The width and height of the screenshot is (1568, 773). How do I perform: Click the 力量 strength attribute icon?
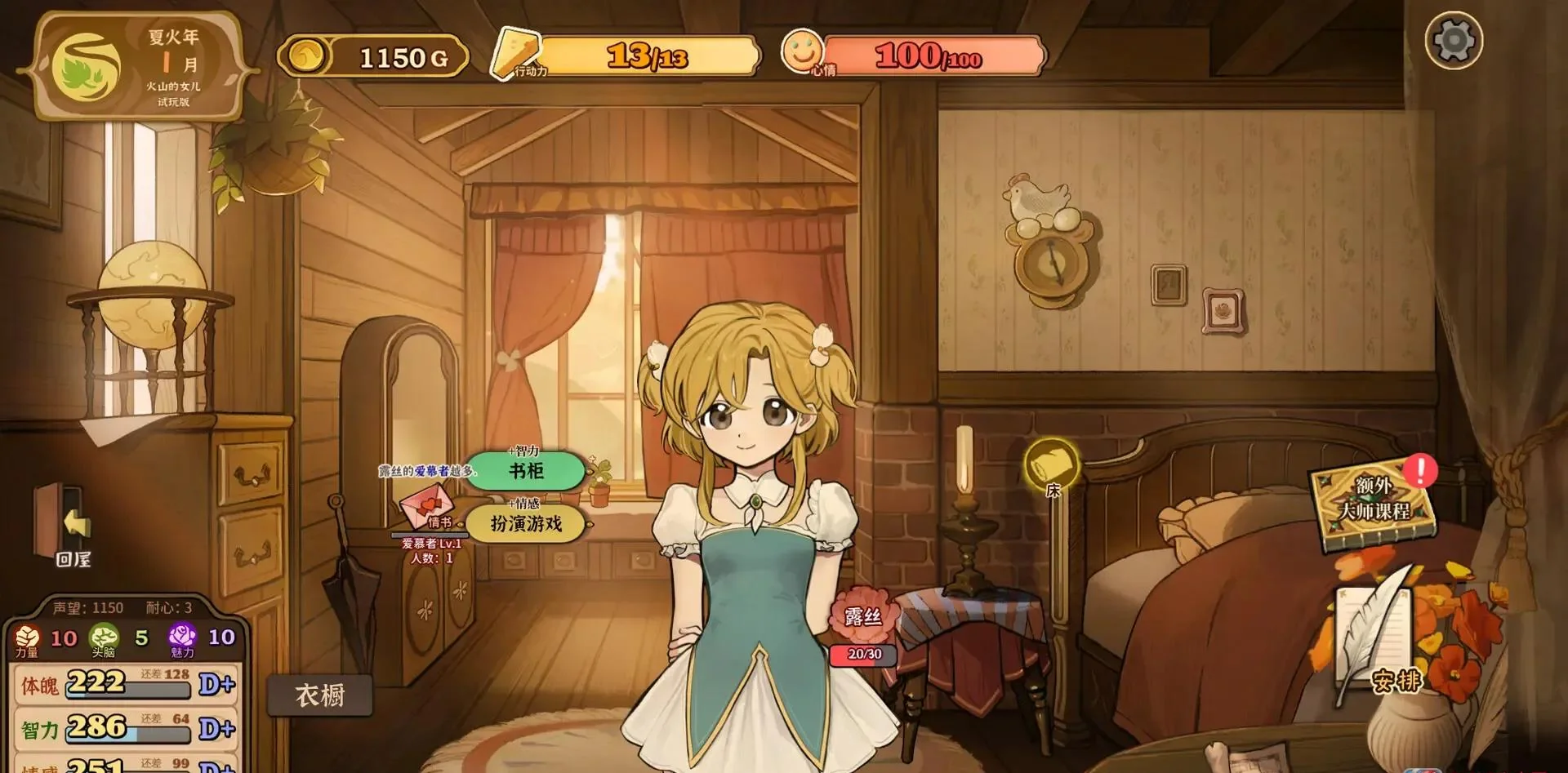(28, 637)
